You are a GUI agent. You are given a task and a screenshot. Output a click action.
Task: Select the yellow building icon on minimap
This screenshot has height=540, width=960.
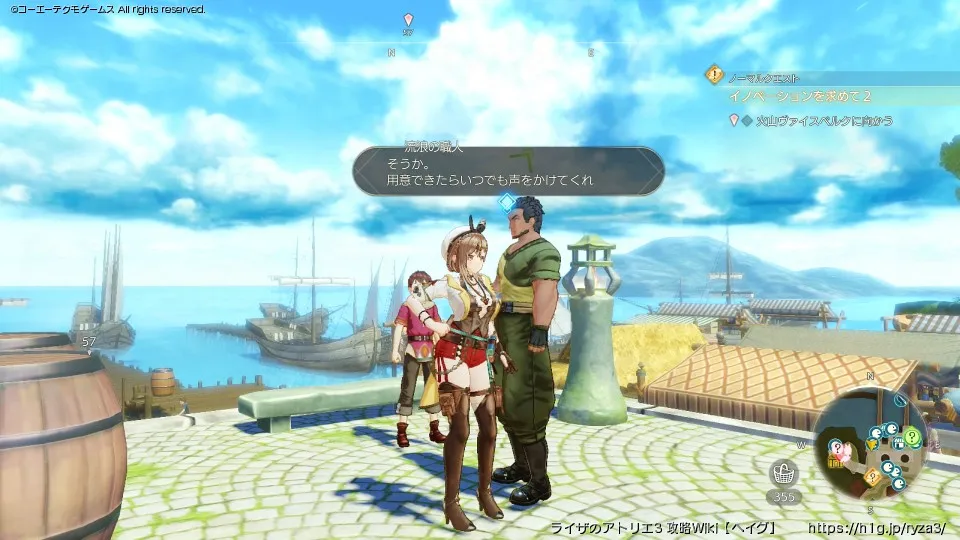(x=835, y=461)
